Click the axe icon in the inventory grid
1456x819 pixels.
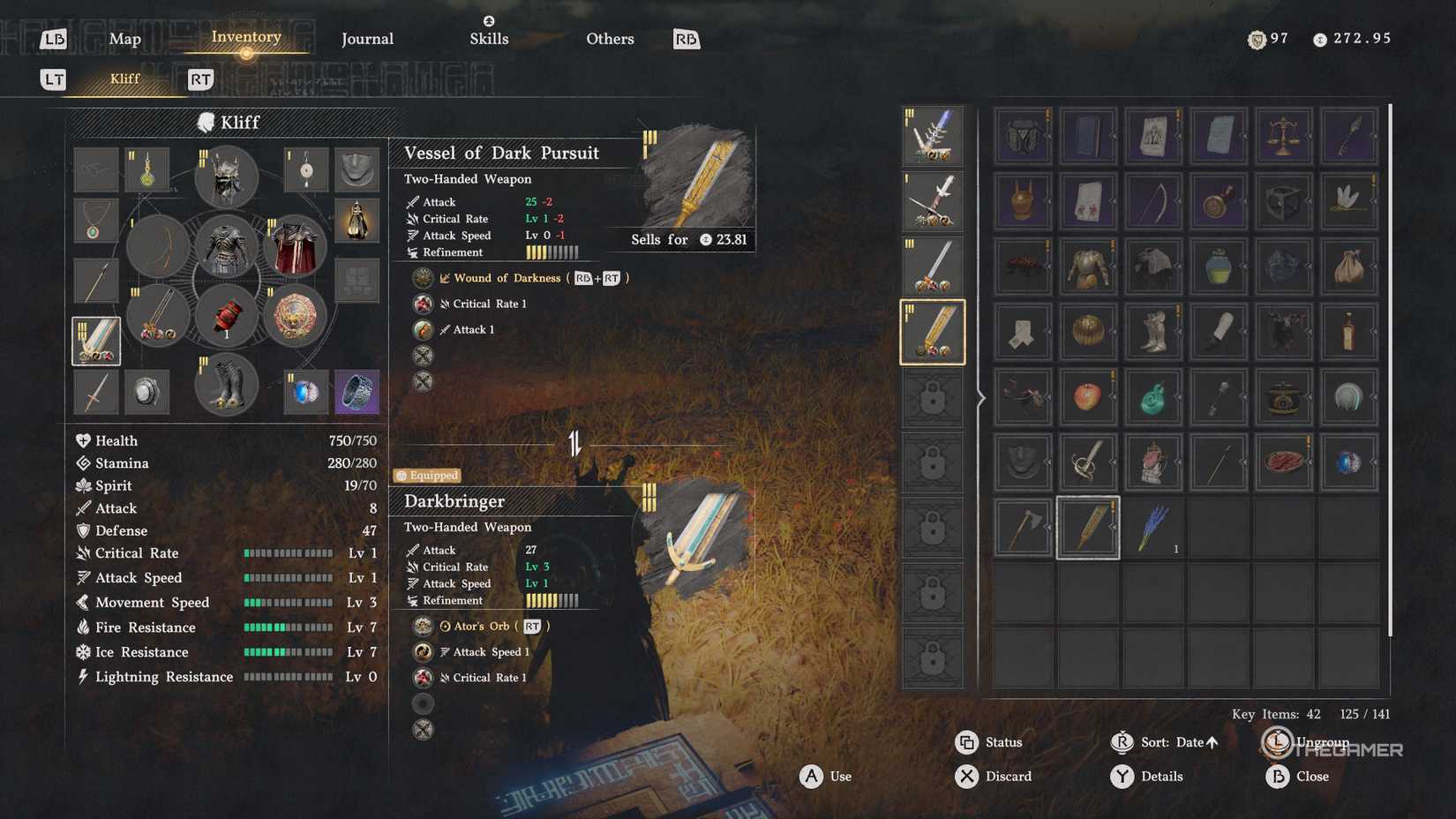tap(1023, 528)
